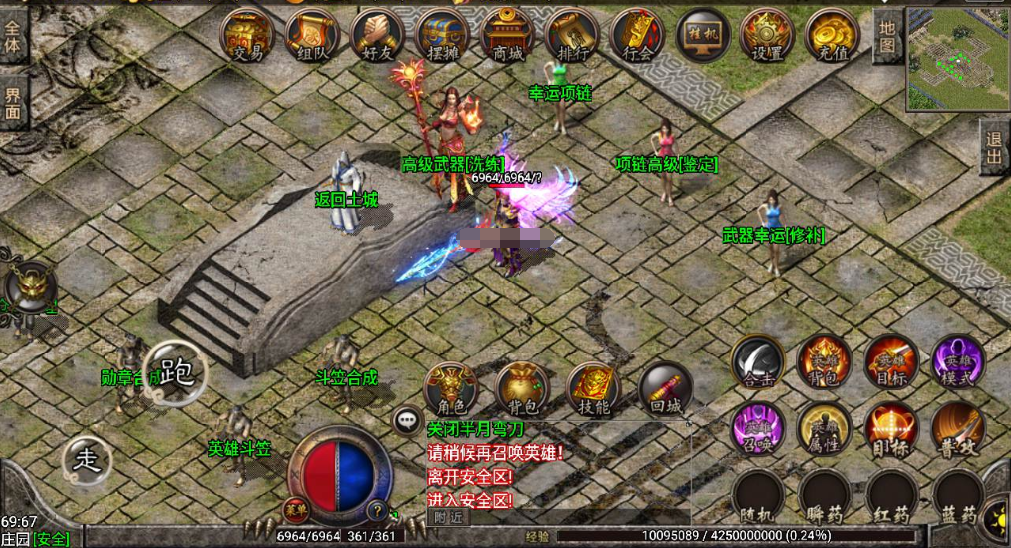Viewport: 1011px width, 548px height.
Task: Open the 组队 team panel
Action: (x=312, y=36)
